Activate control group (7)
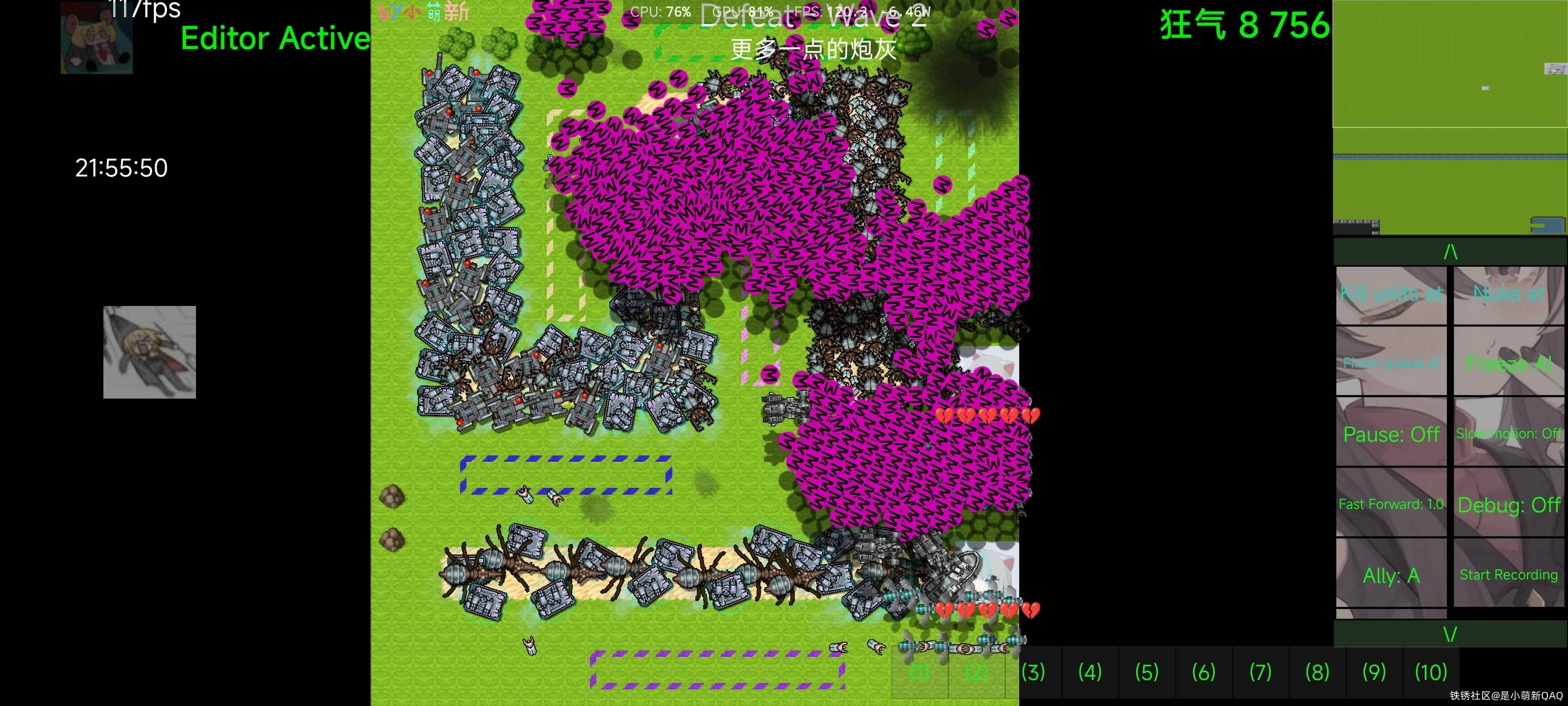This screenshot has height=706, width=1568. tap(1261, 673)
